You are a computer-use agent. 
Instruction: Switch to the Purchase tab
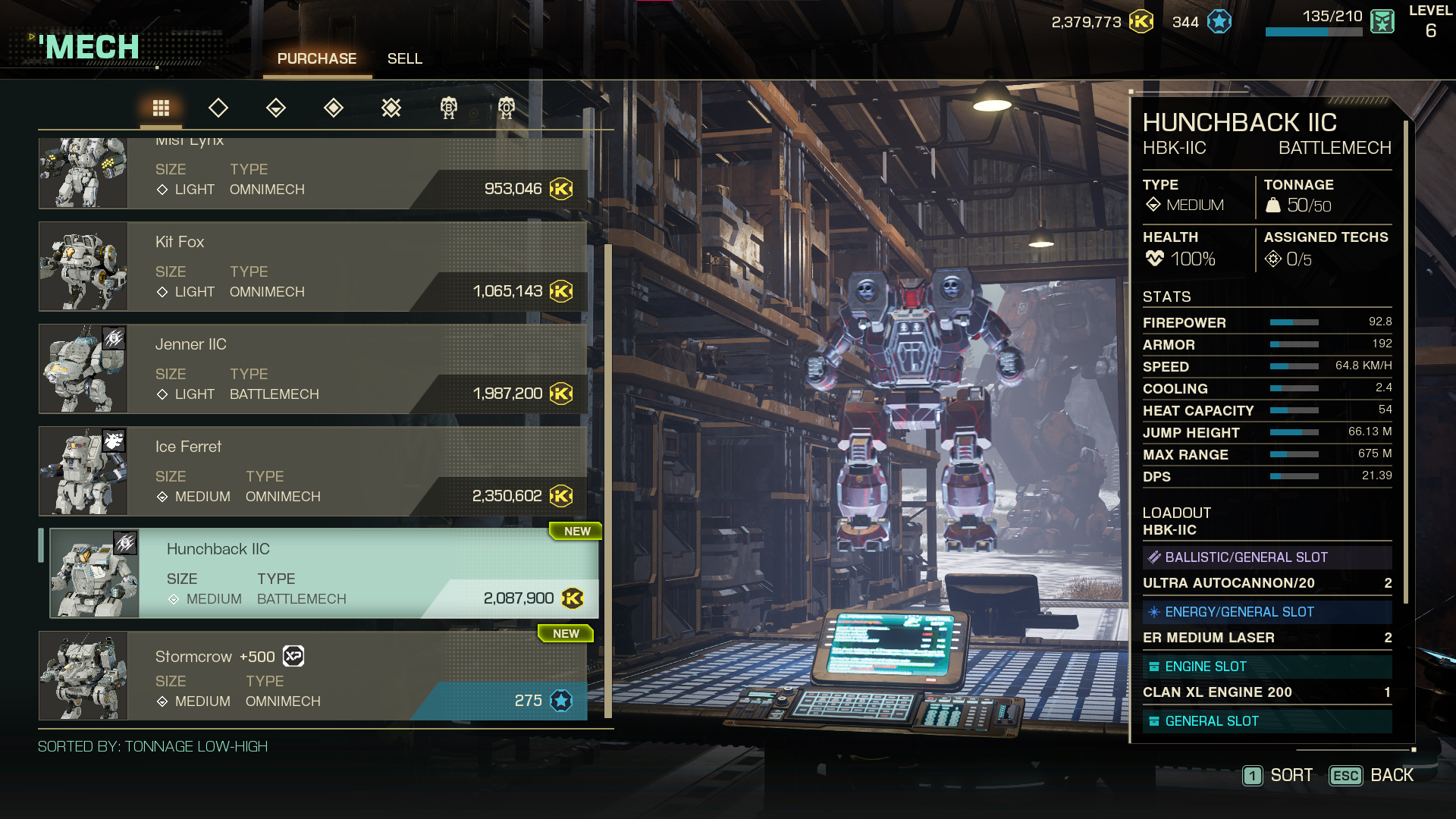pyautogui.click(x=316, y=59)
